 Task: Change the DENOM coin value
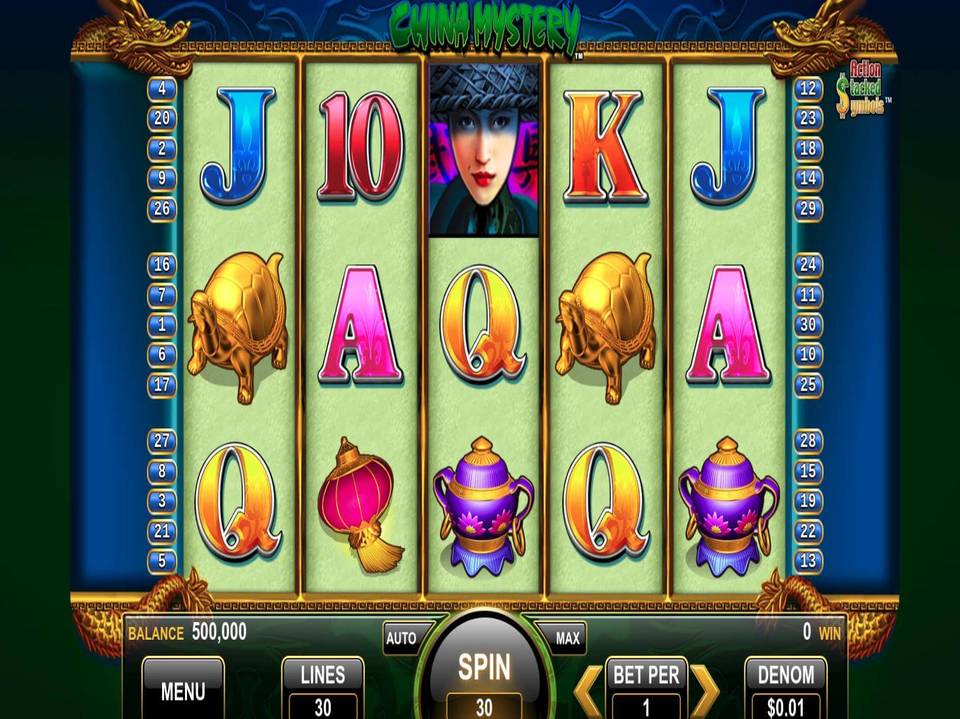786,689
